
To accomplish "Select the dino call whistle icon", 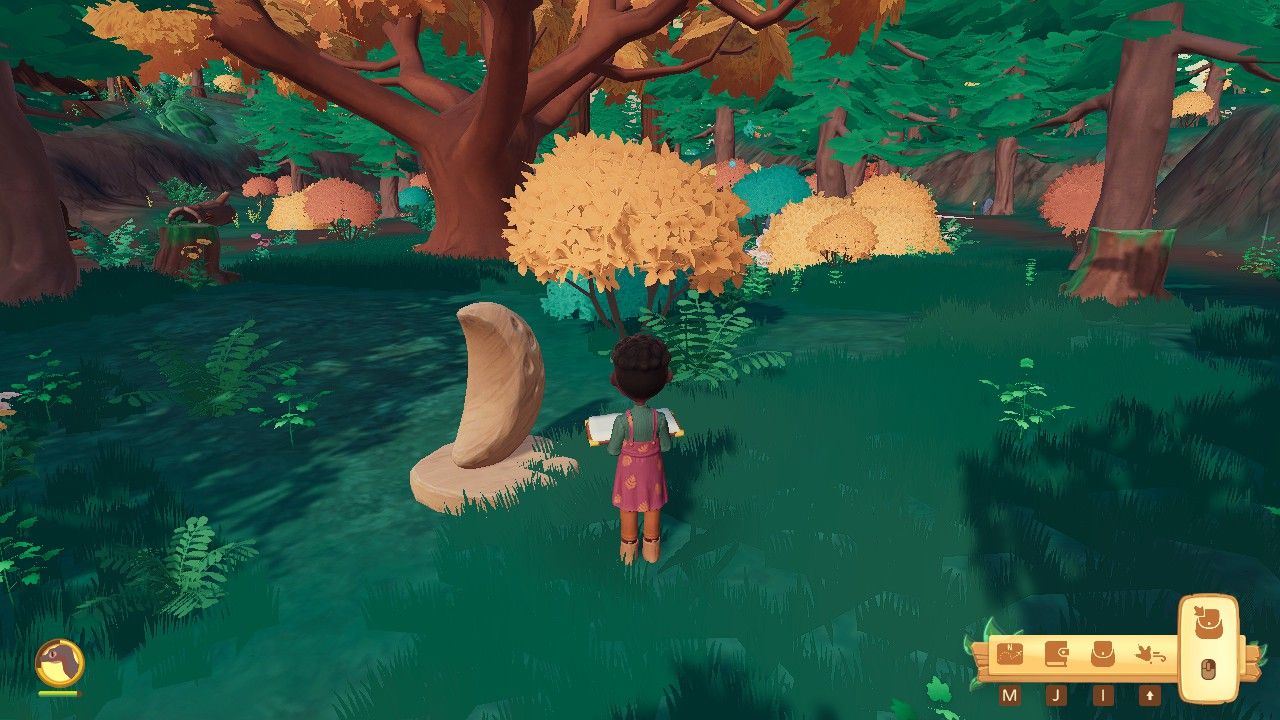I will click(x=1151, y=655).
